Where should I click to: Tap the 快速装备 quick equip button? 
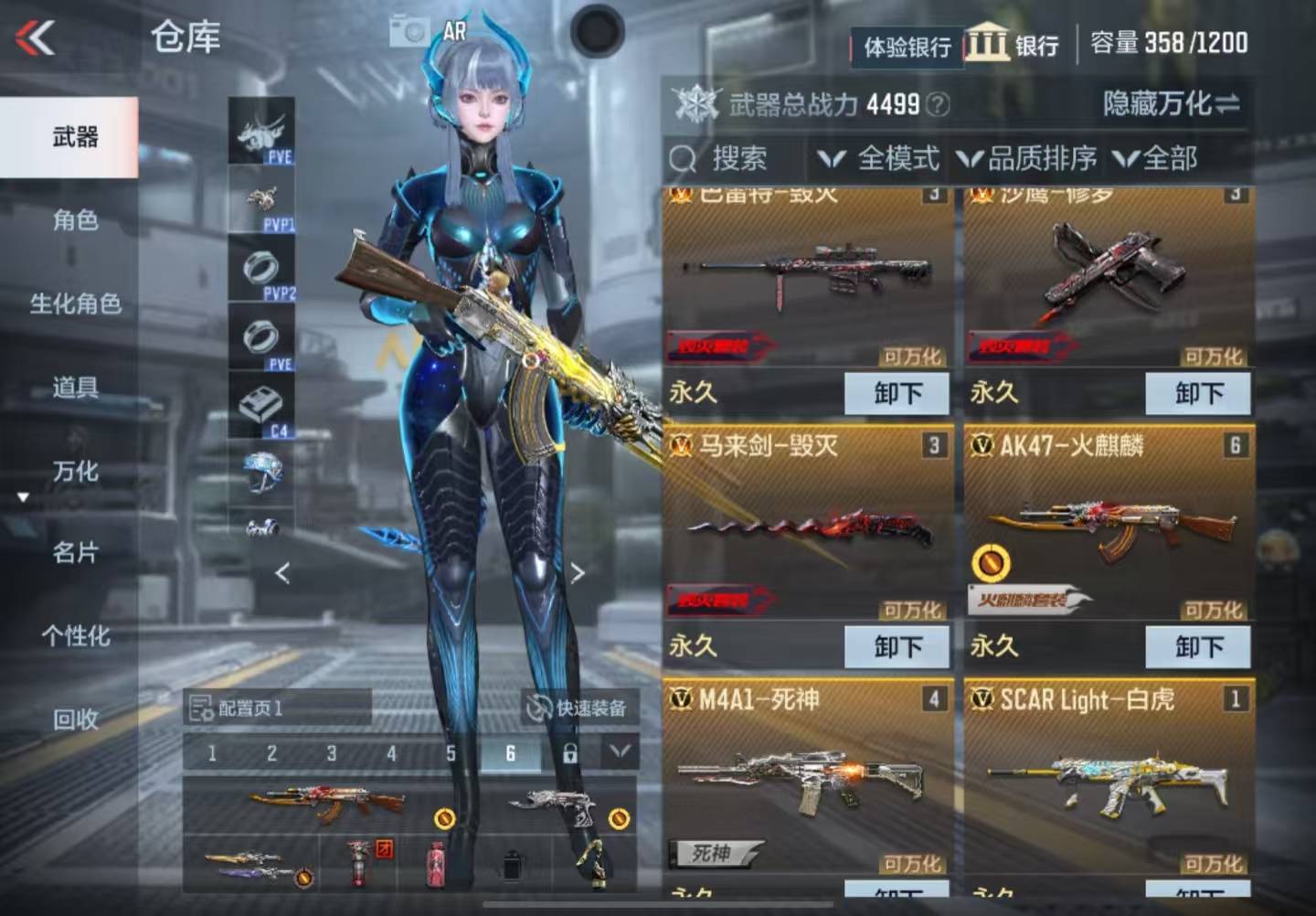tap(579, 708)
